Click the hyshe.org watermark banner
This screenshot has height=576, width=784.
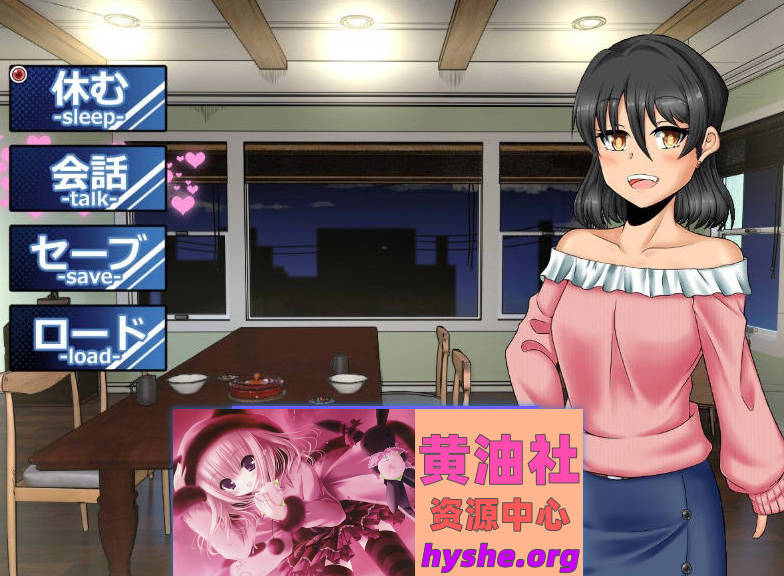377,490
